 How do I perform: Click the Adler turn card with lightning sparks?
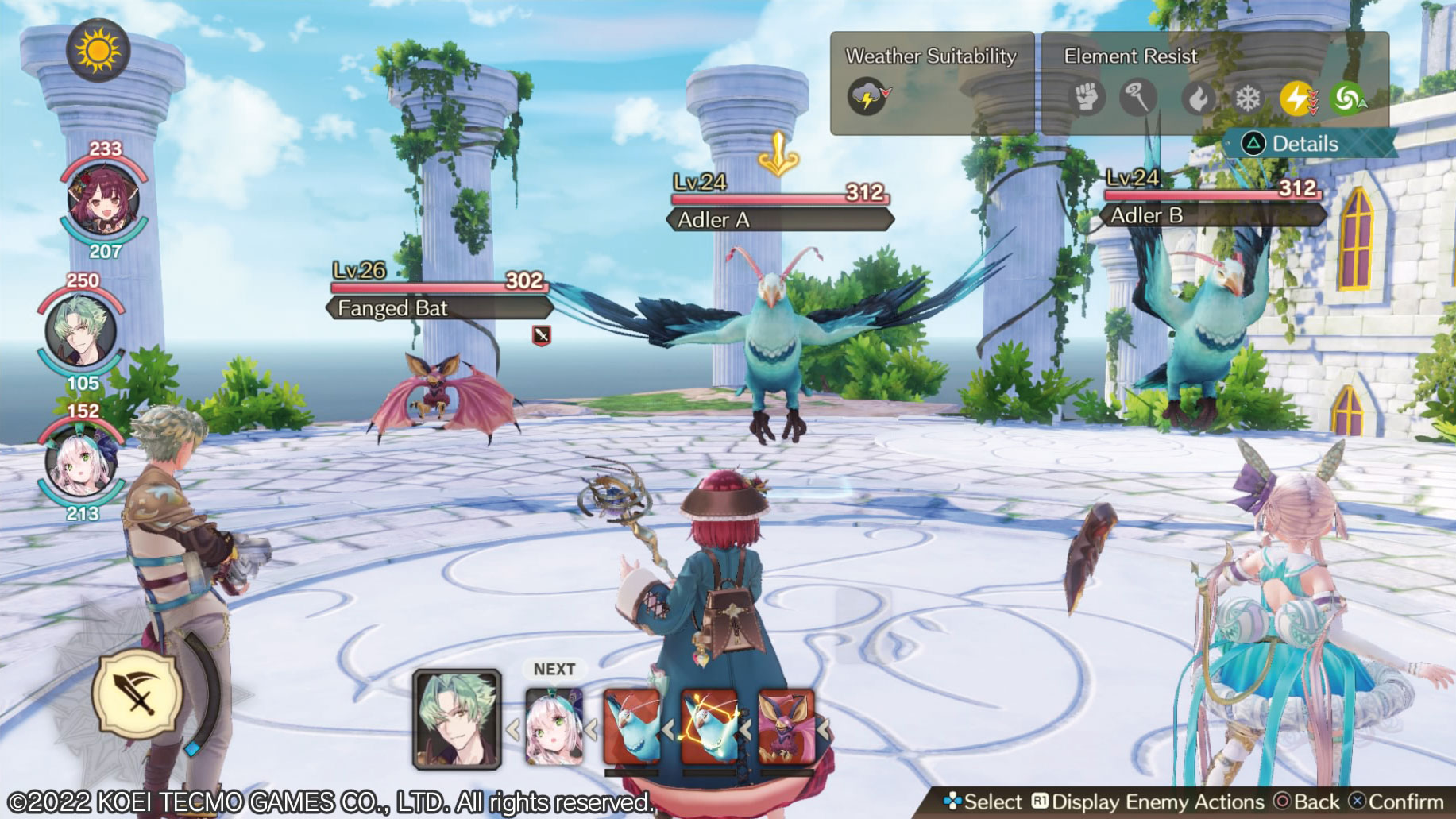tap(709, 727)
